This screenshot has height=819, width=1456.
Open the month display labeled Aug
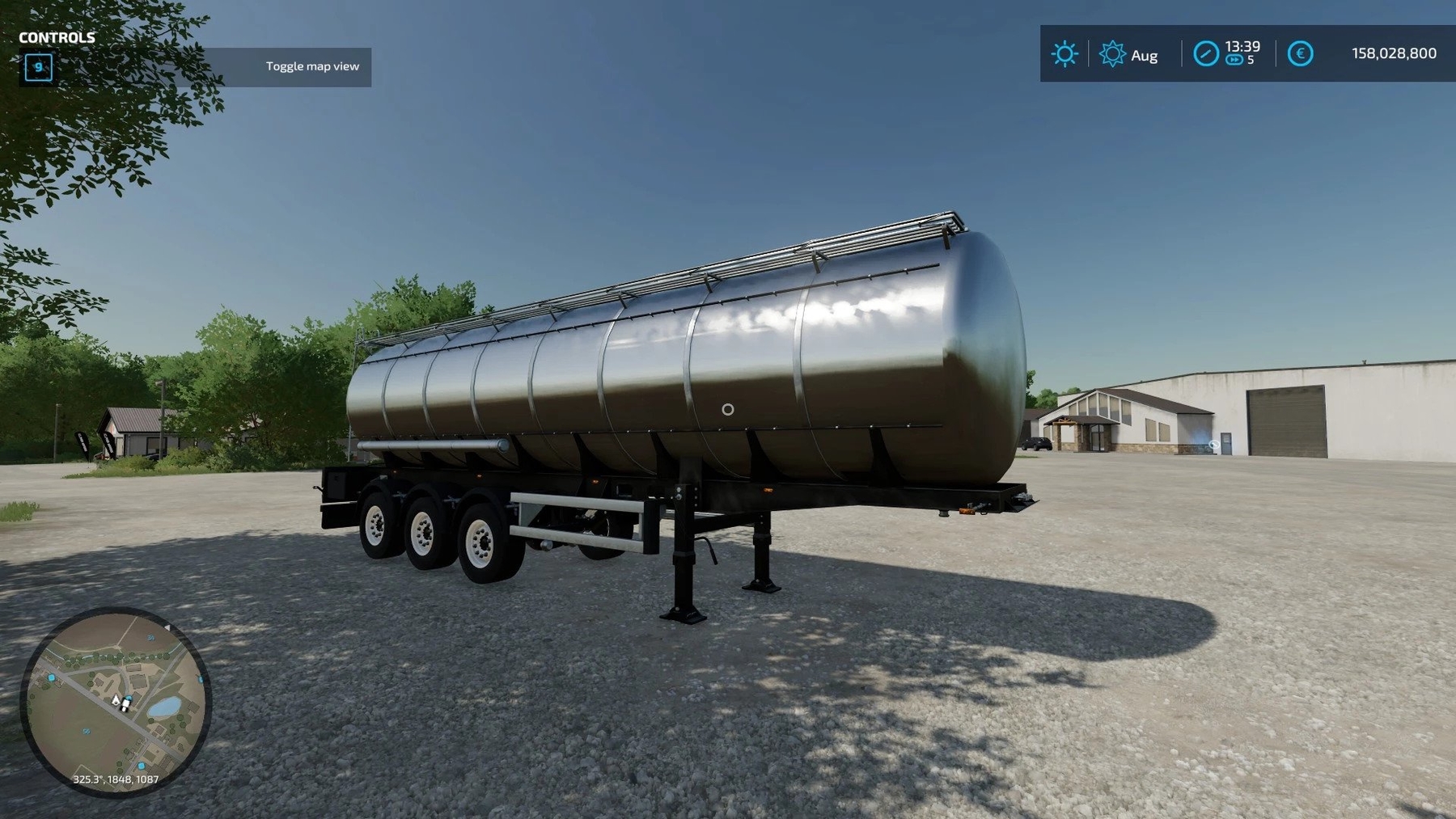tap(1143, 57)
